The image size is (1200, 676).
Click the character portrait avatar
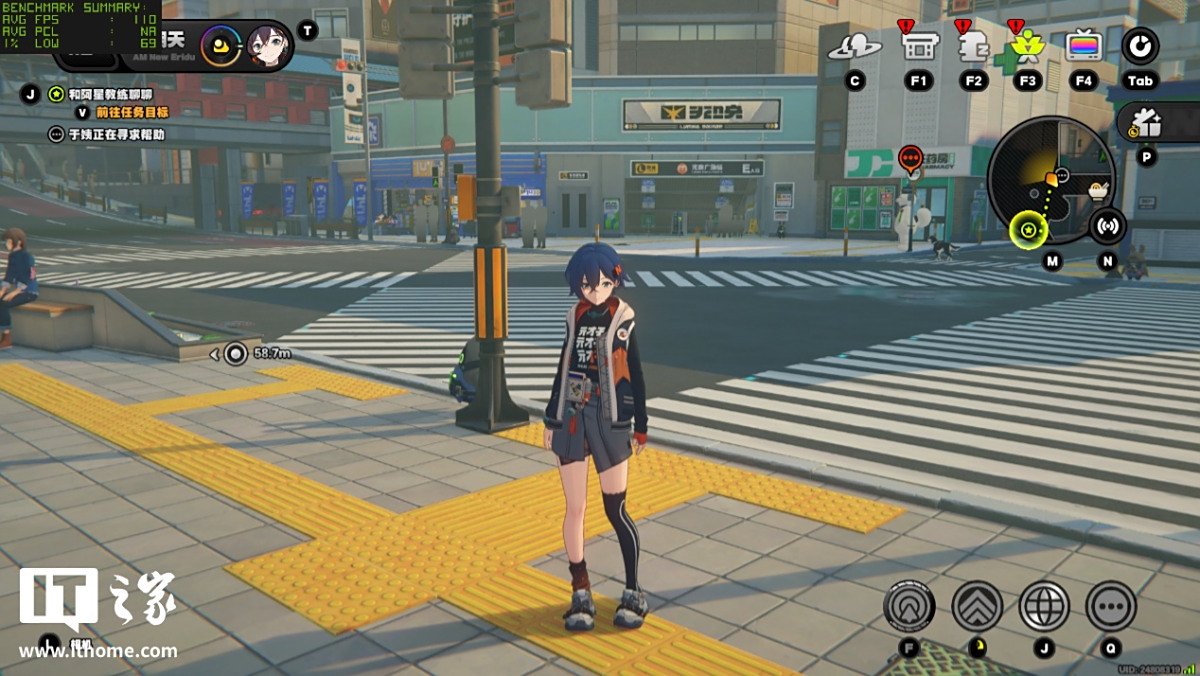click(269, 44)
